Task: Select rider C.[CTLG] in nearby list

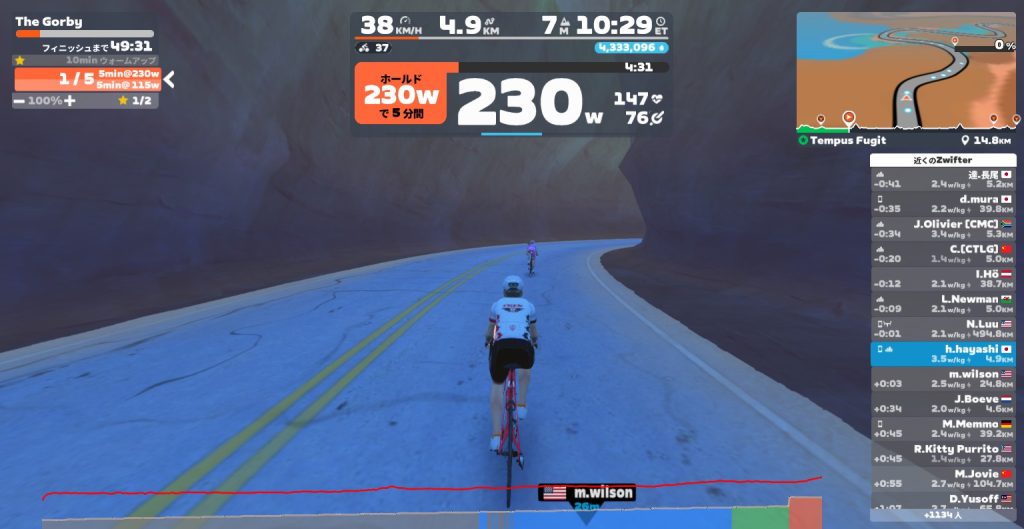Action: 943,254
